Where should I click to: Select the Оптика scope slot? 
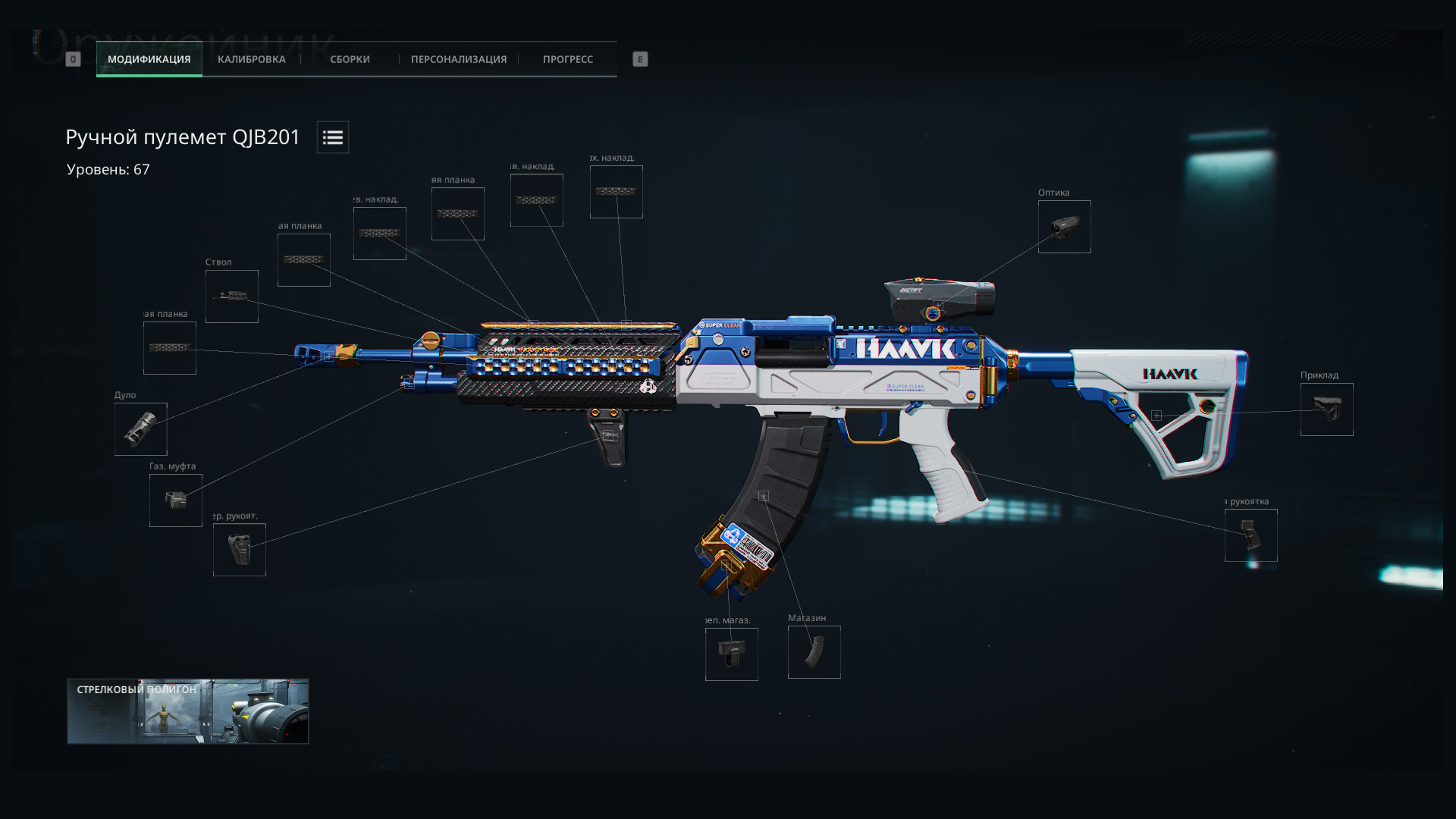click(x=1064, y=227)
